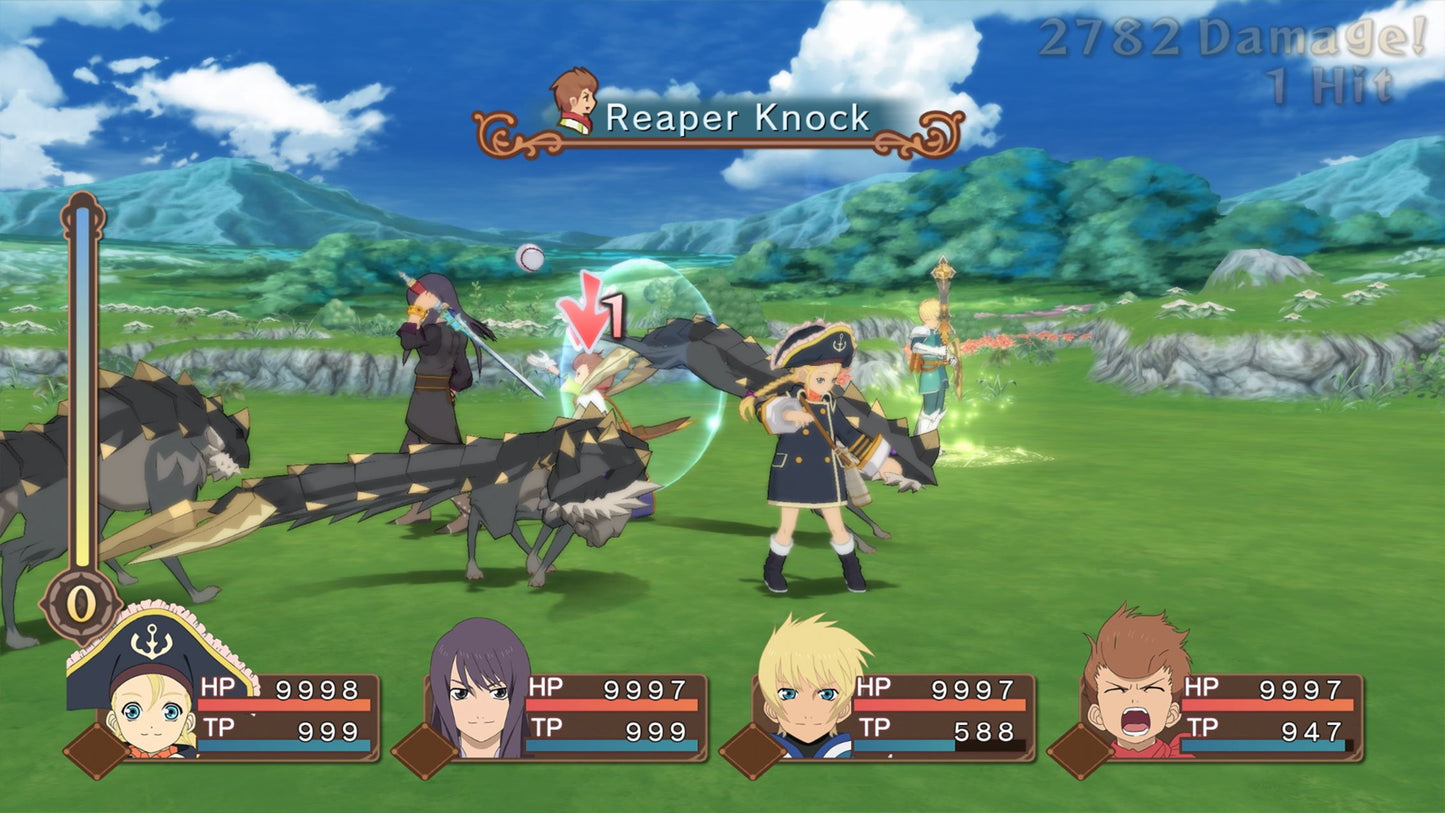
Task: Pick Karol's shouting portrait
Action: pyautogui.click(x=1136, y=690)
